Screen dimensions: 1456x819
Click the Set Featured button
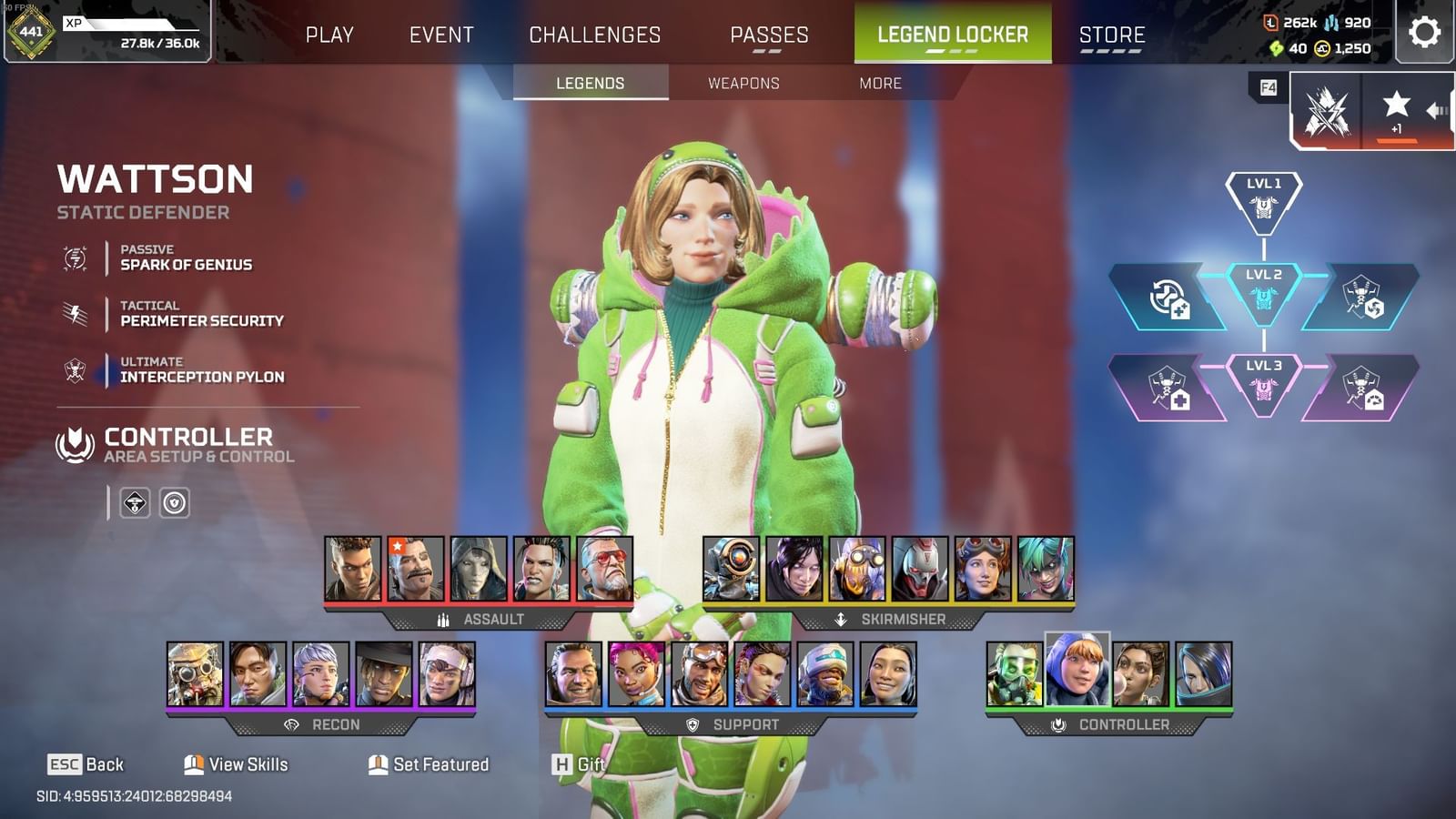pyautogui.click(x=426, y=765)
